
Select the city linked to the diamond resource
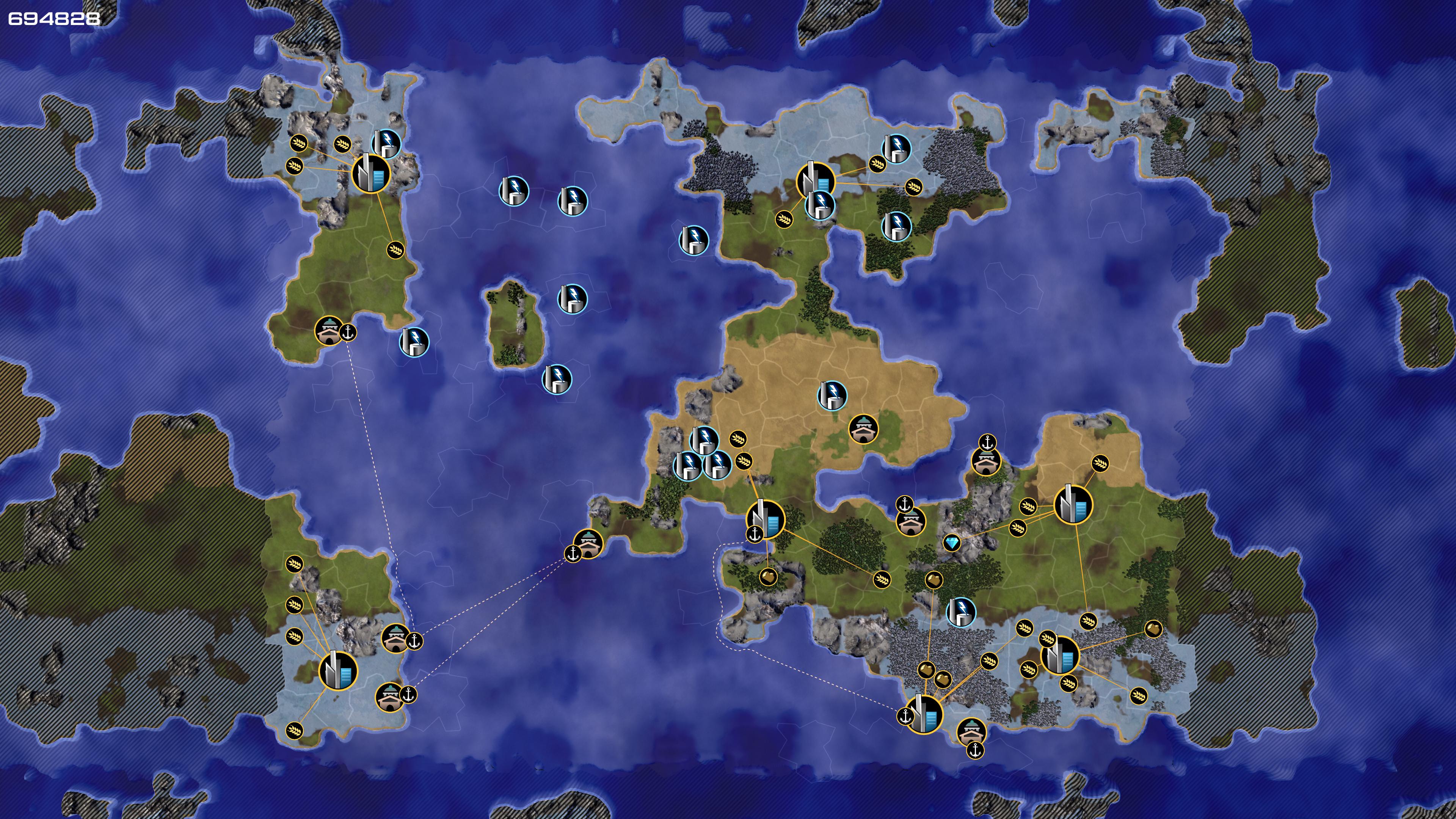click(x=1073, y=505)
